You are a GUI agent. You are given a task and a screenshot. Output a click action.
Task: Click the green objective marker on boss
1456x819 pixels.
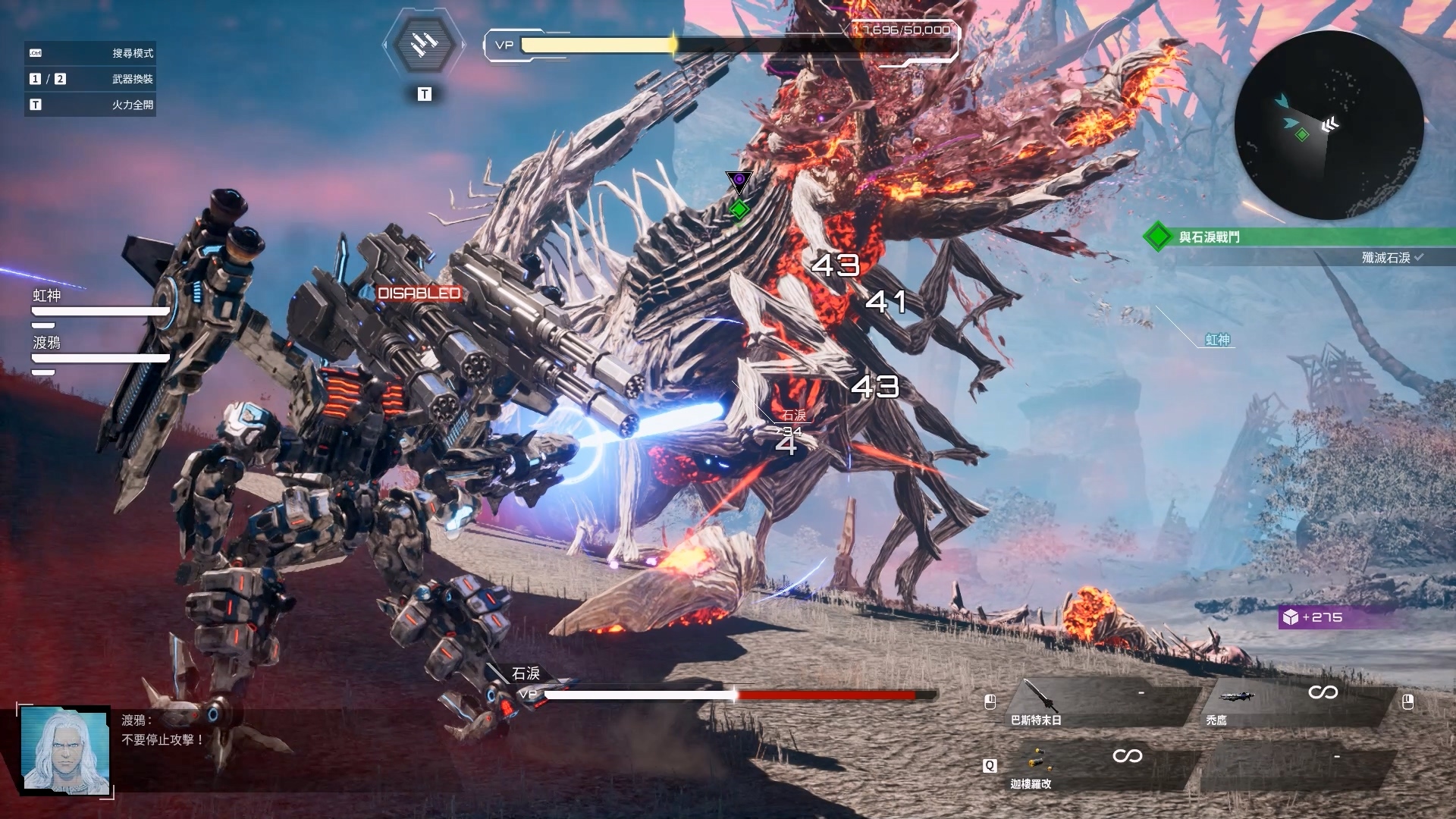739,209
